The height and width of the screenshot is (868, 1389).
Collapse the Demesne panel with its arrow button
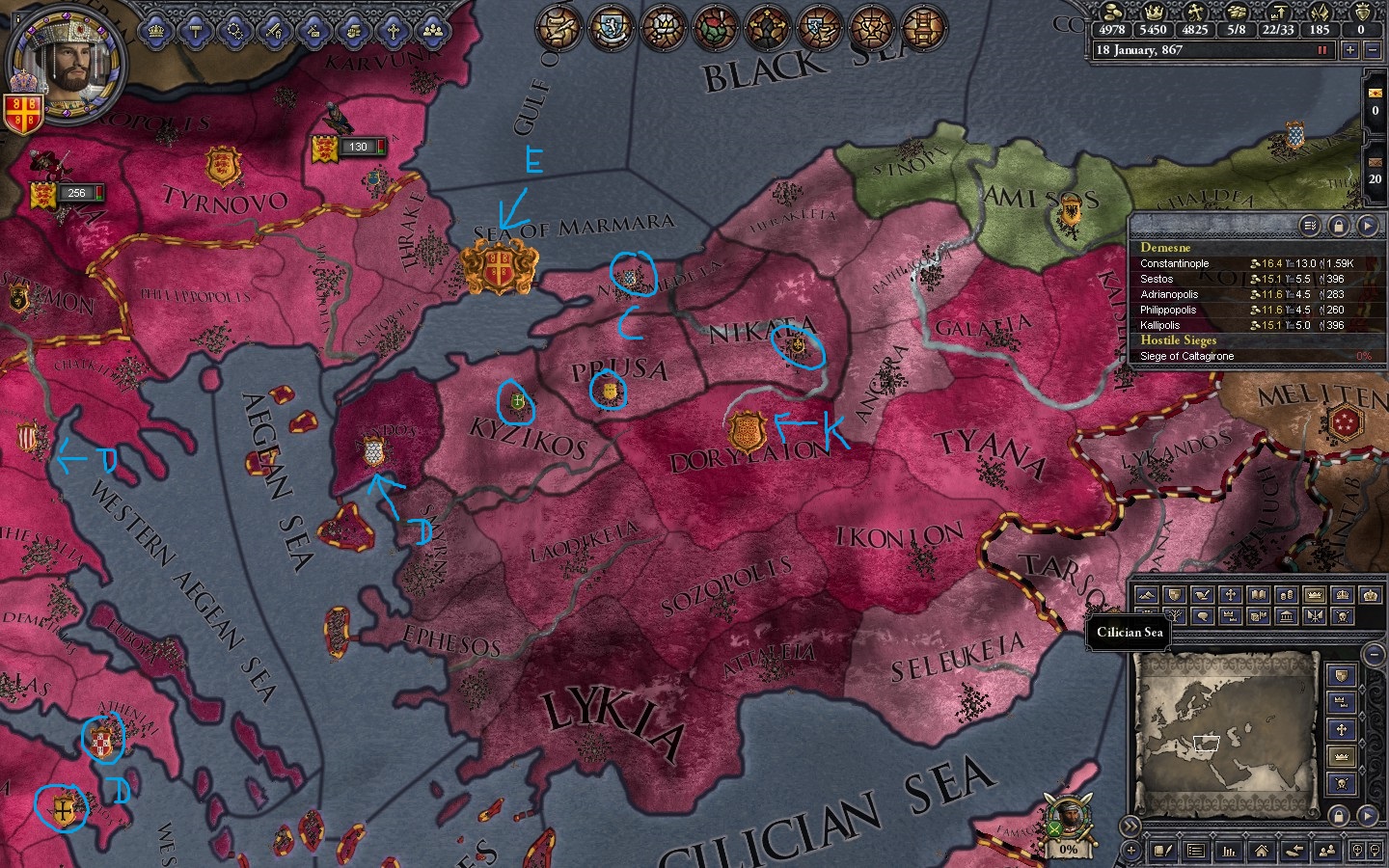pyautogui.click(x=1369, y=225)
